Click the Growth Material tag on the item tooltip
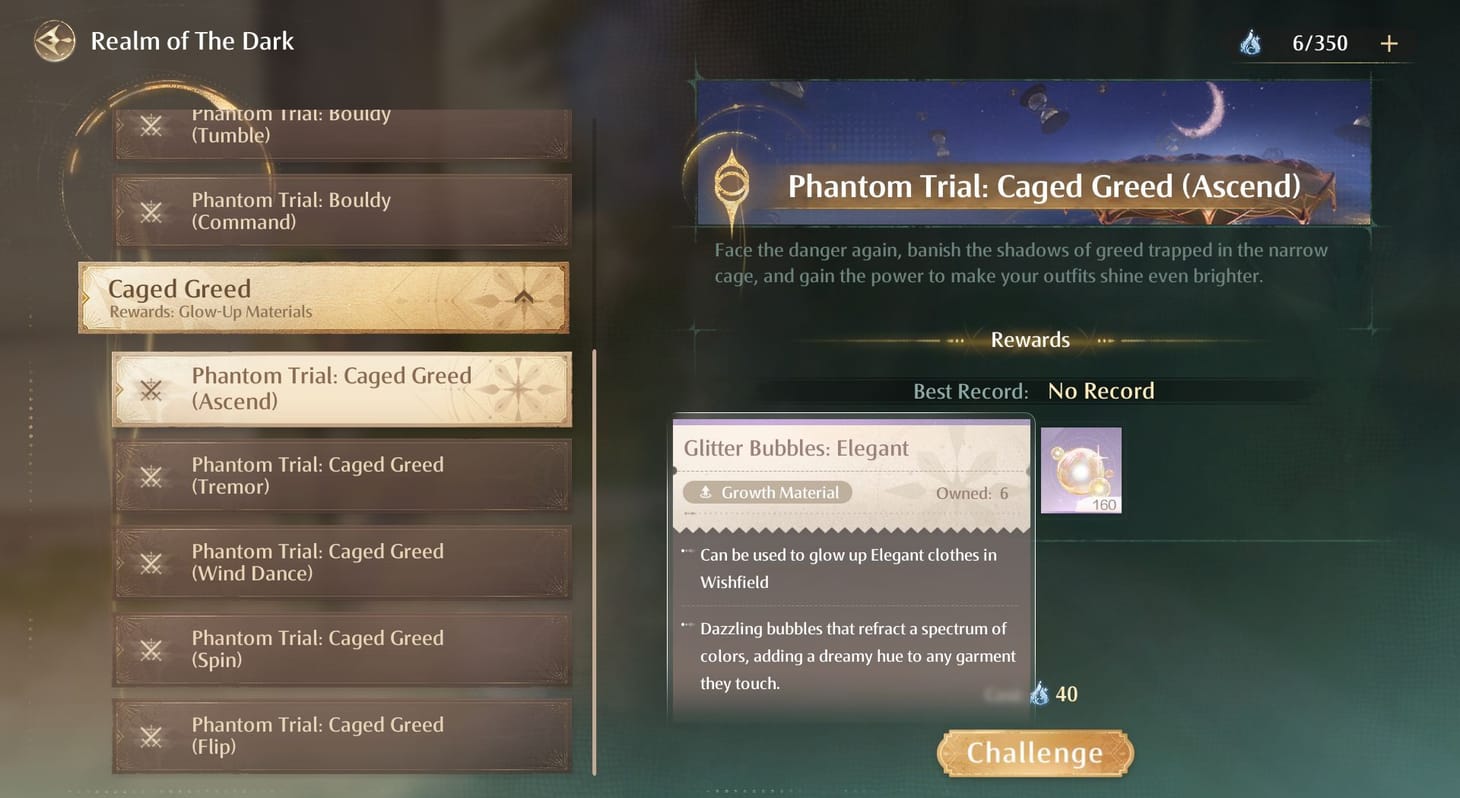Screen dimensions: 1460x798 click(768, 492)
